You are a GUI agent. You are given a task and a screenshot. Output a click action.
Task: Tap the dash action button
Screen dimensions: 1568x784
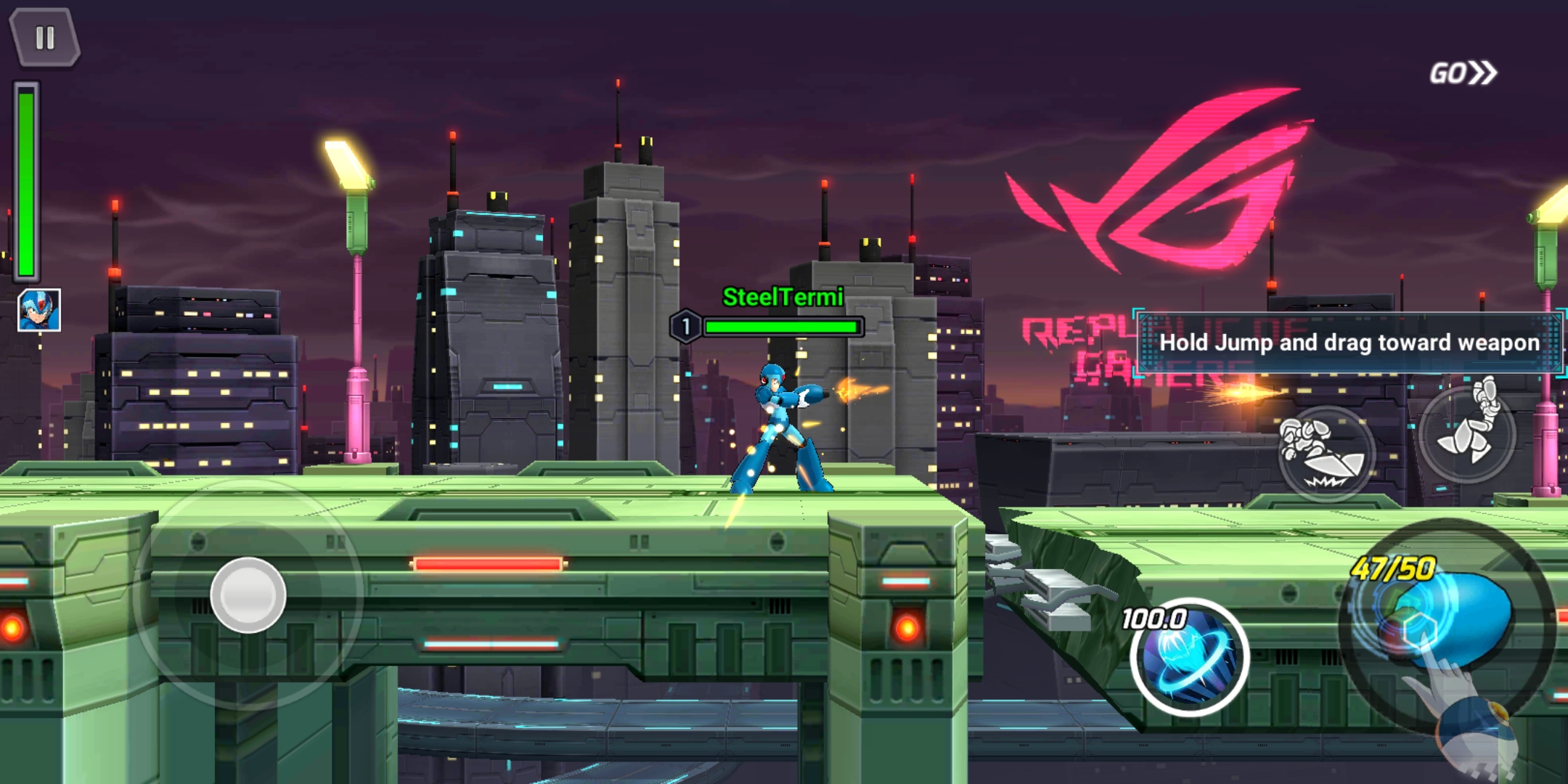pyautogui.click(x=1326, y=454)
